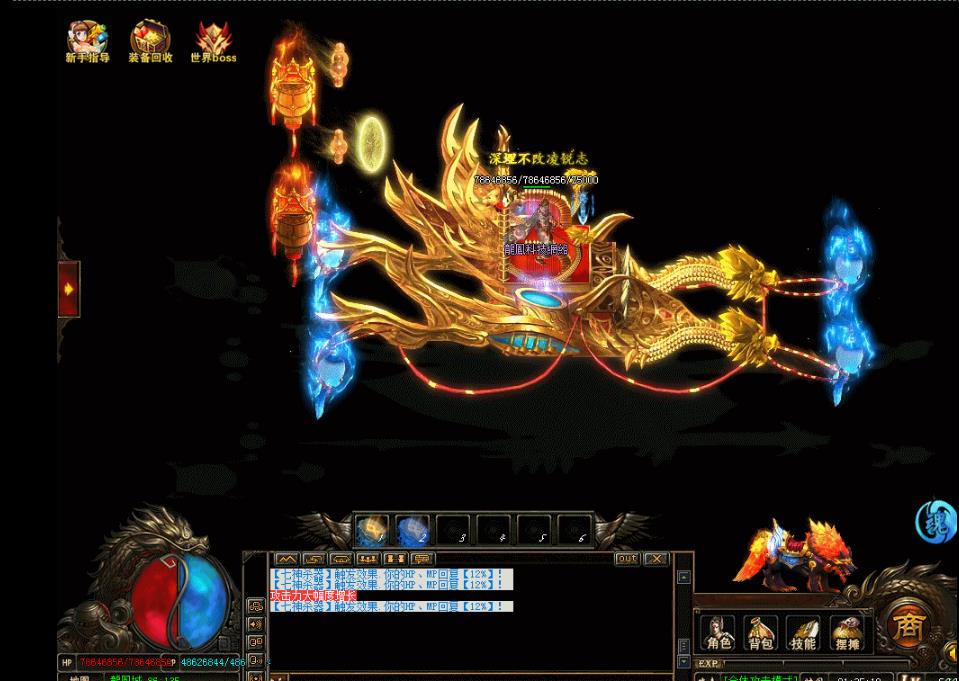The width and height of the screenshot is (959, 681).
Task: Use the golden scroll in hotbar slot 1
Action: [373, 530]
